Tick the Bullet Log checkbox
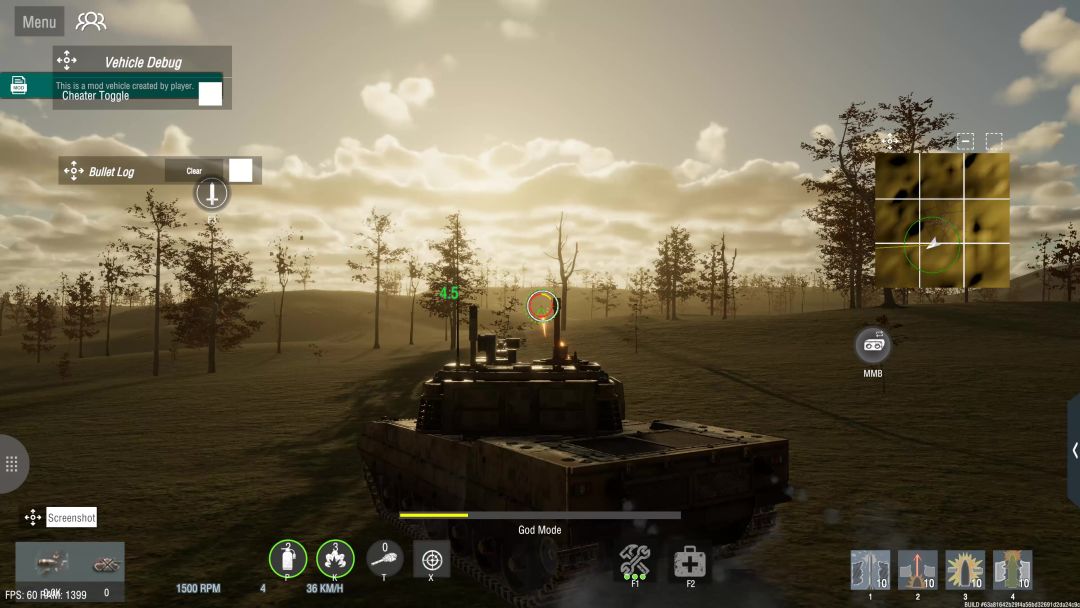The width and height of the screenshot is (1080, 608). (241, 170)
